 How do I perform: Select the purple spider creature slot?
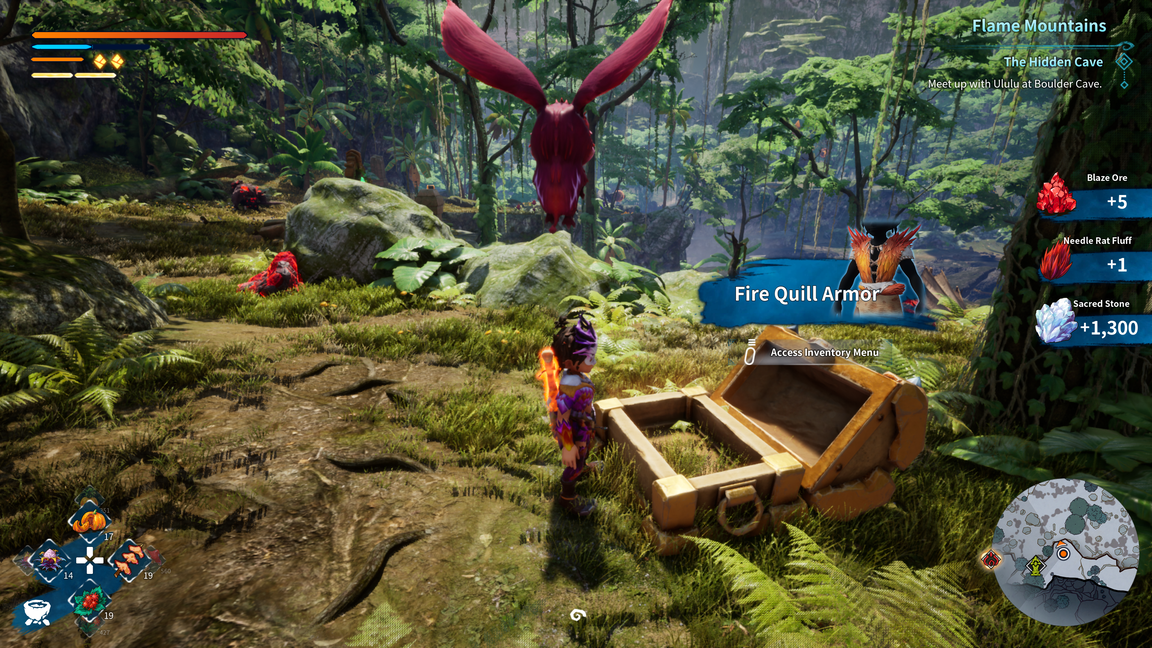(48, 560)
